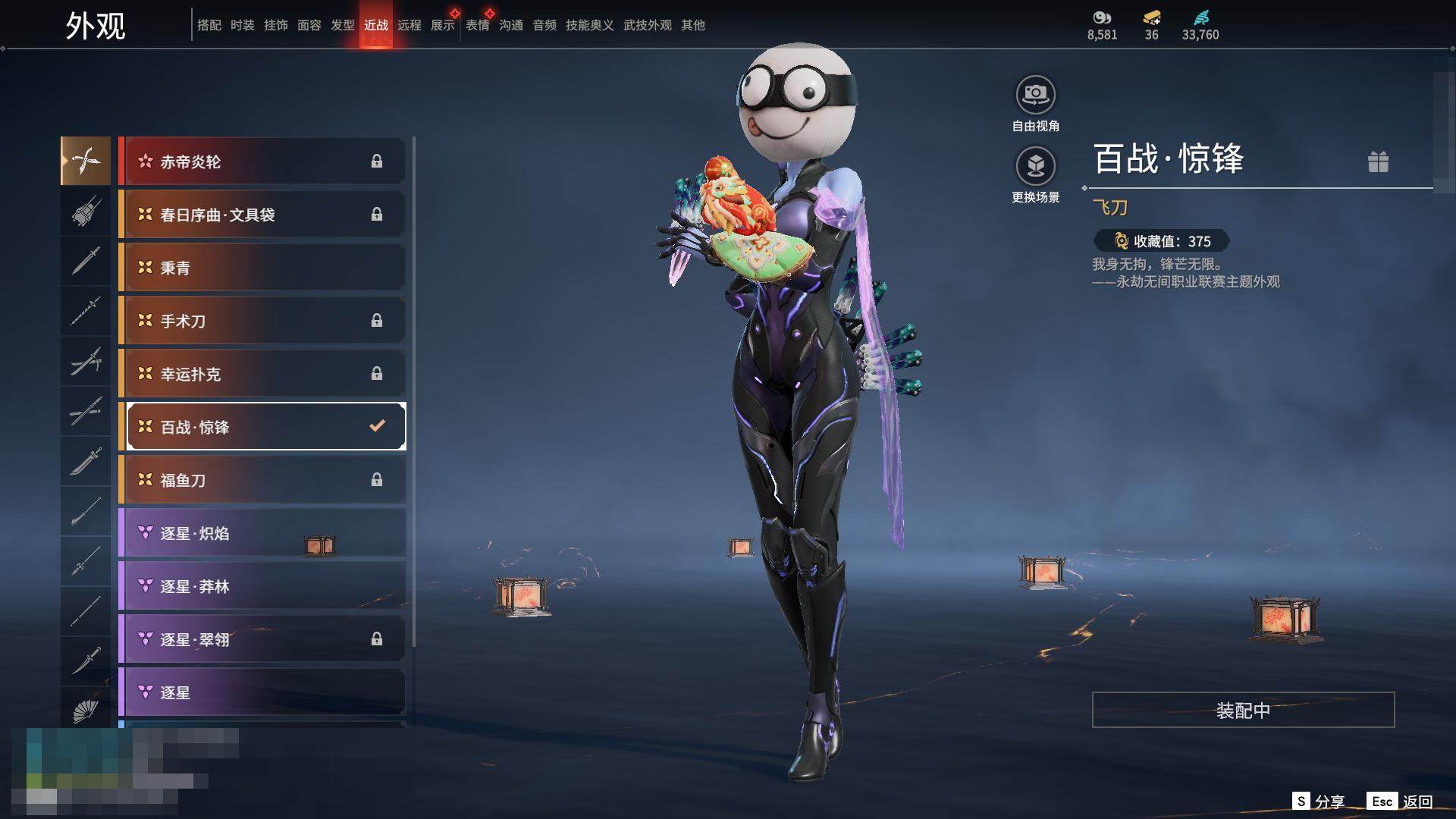Click the 装配中 equip button
This screenshot has width=1456, height=819.
pyautogui.click(x=1243, y=710)
